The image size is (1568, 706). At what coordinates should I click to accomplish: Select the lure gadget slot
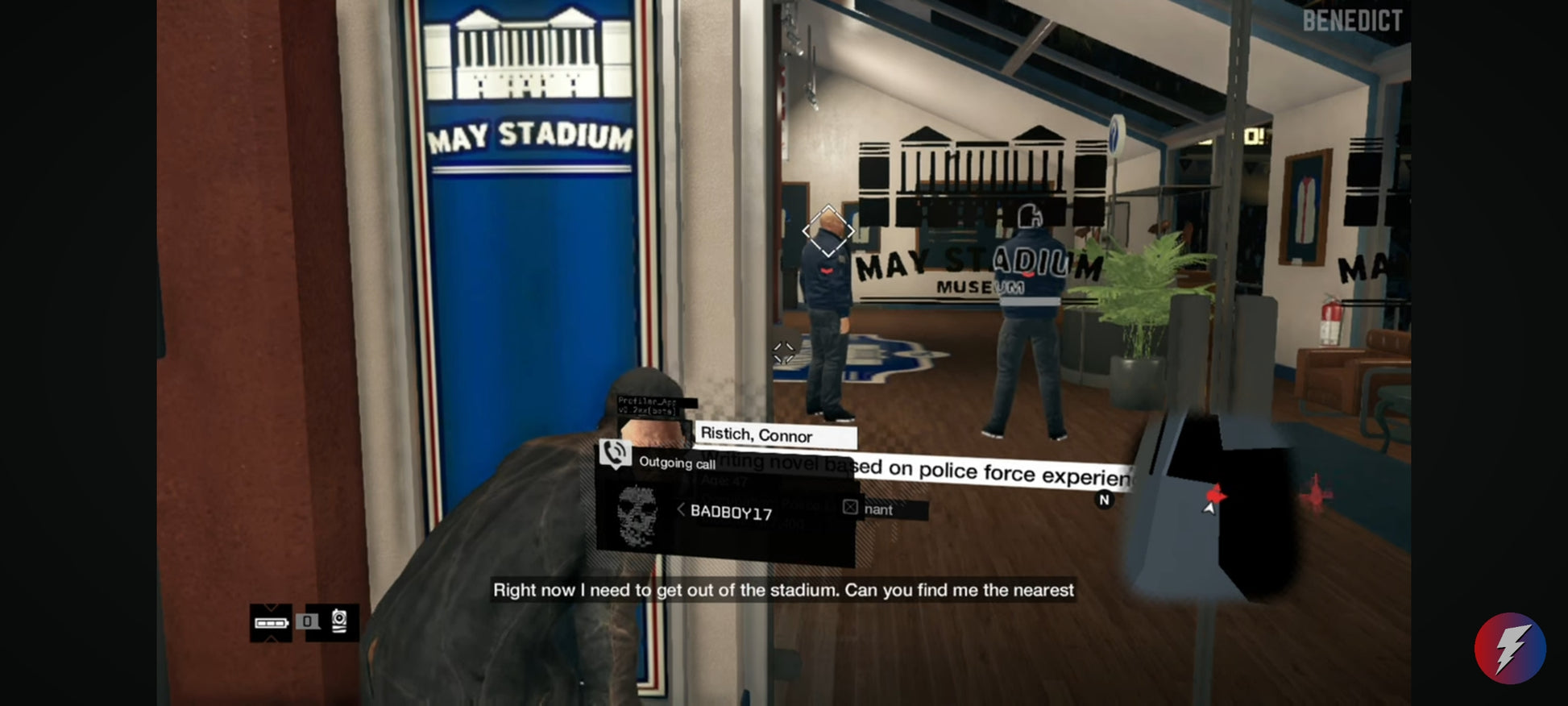pos(339,621)
